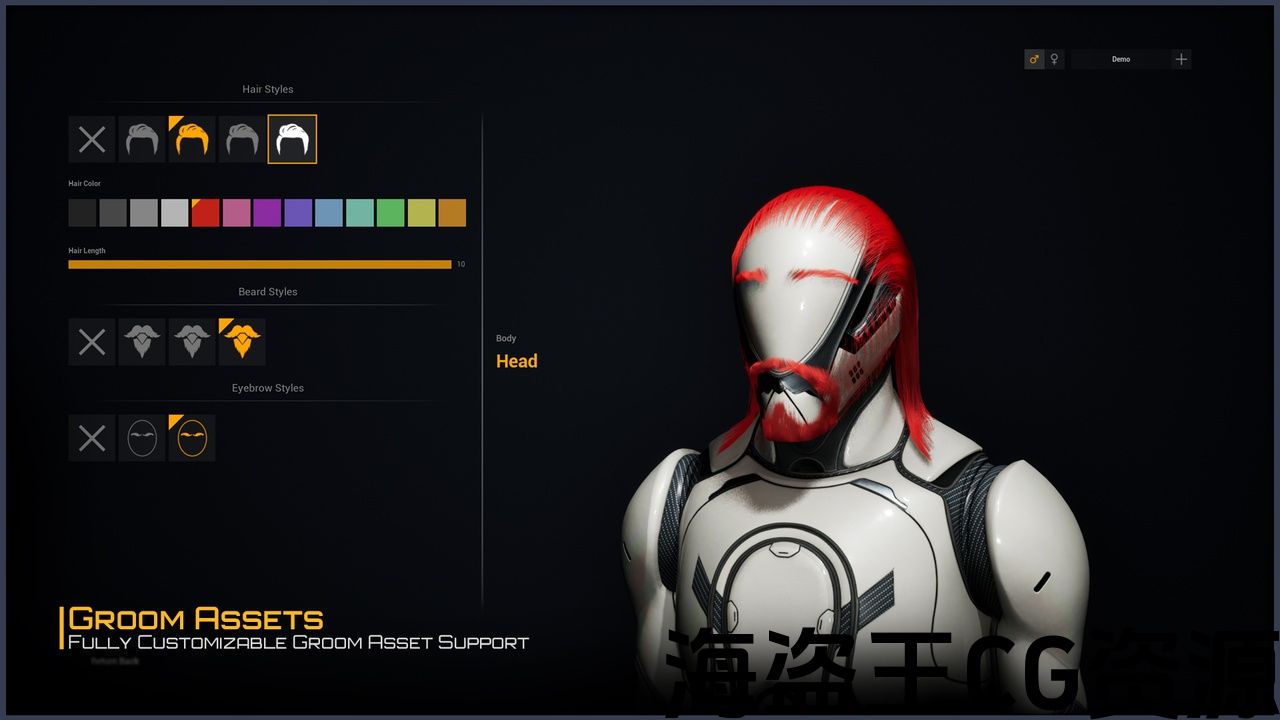Switch to the female gender symbol

1054,59
